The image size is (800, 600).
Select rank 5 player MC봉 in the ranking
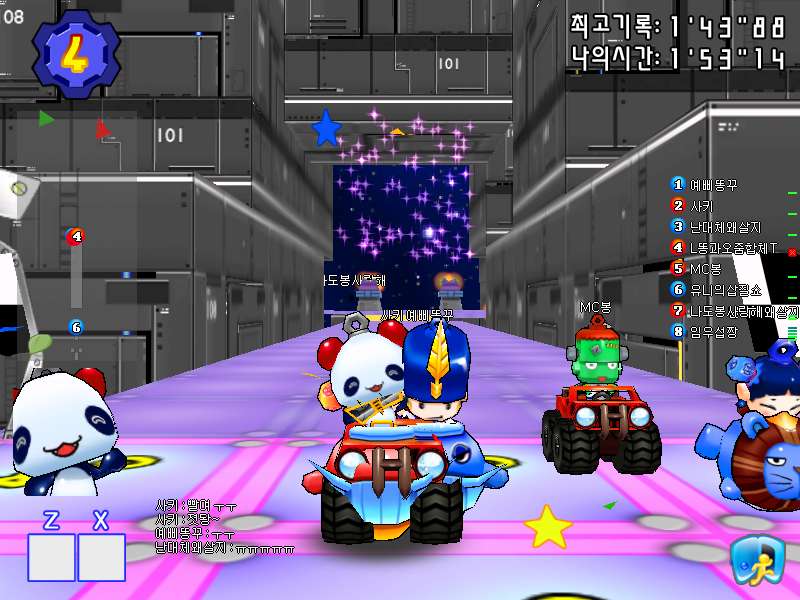pos(704,268)
